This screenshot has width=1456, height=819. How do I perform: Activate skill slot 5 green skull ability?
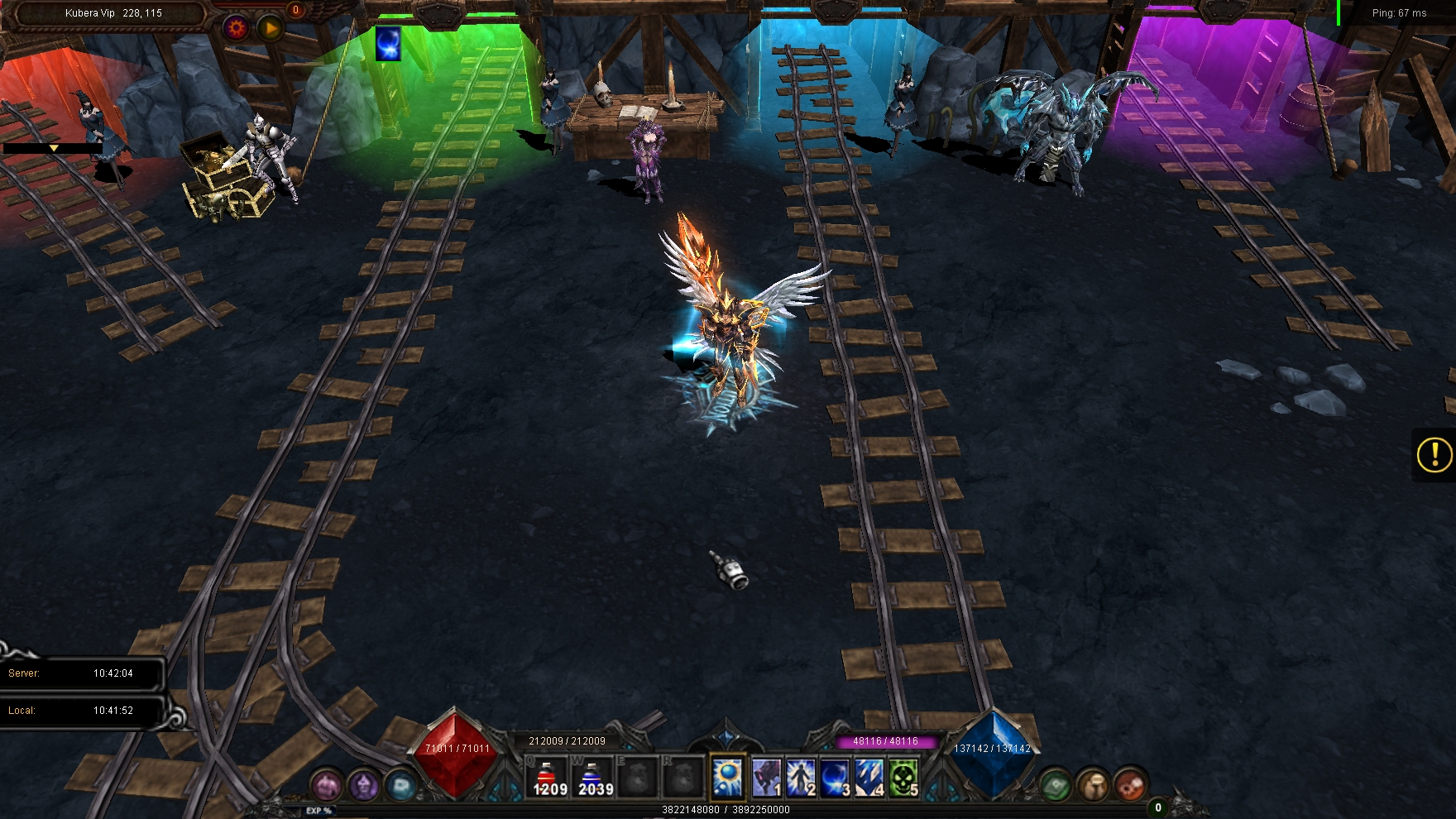[903, 778]
